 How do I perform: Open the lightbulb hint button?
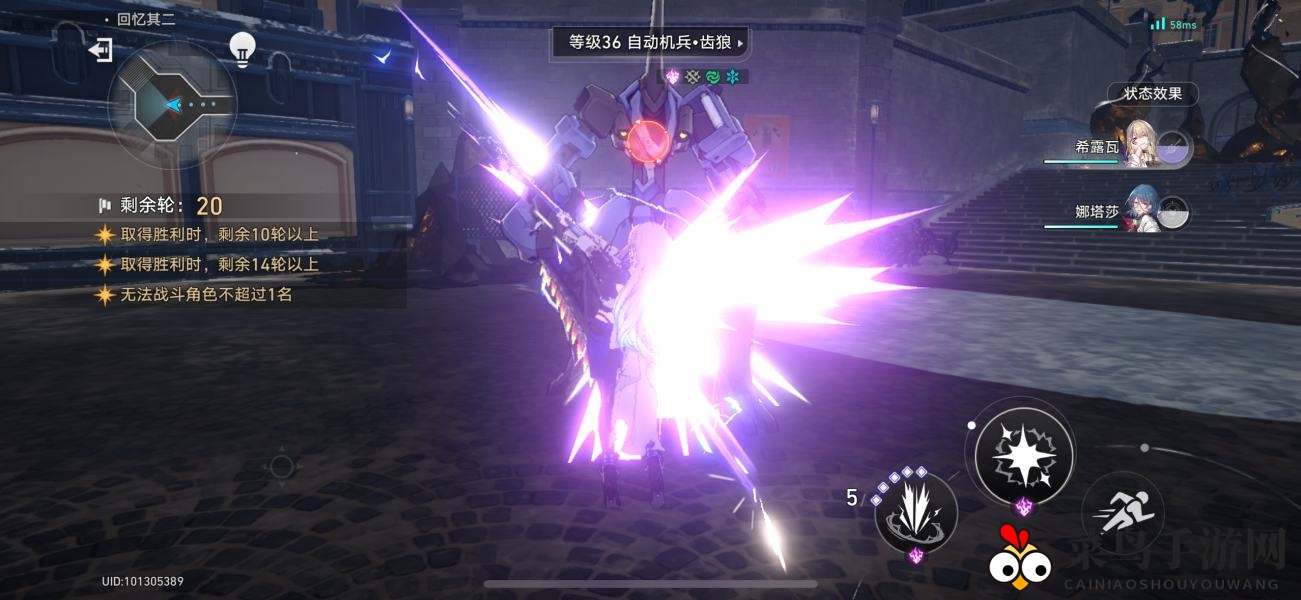241,48
